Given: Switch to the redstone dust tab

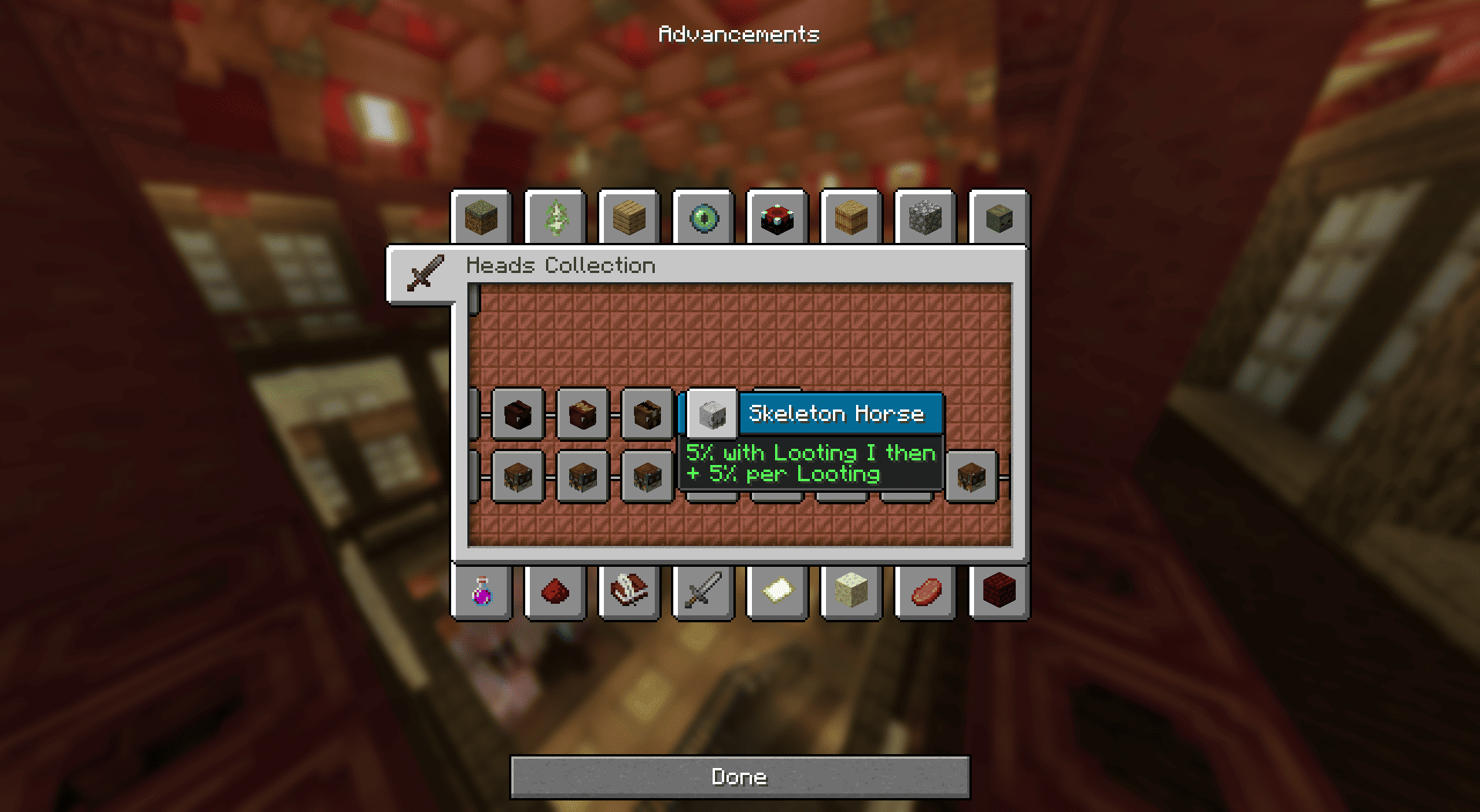Looking at the screenshot, I should (555, 592).
